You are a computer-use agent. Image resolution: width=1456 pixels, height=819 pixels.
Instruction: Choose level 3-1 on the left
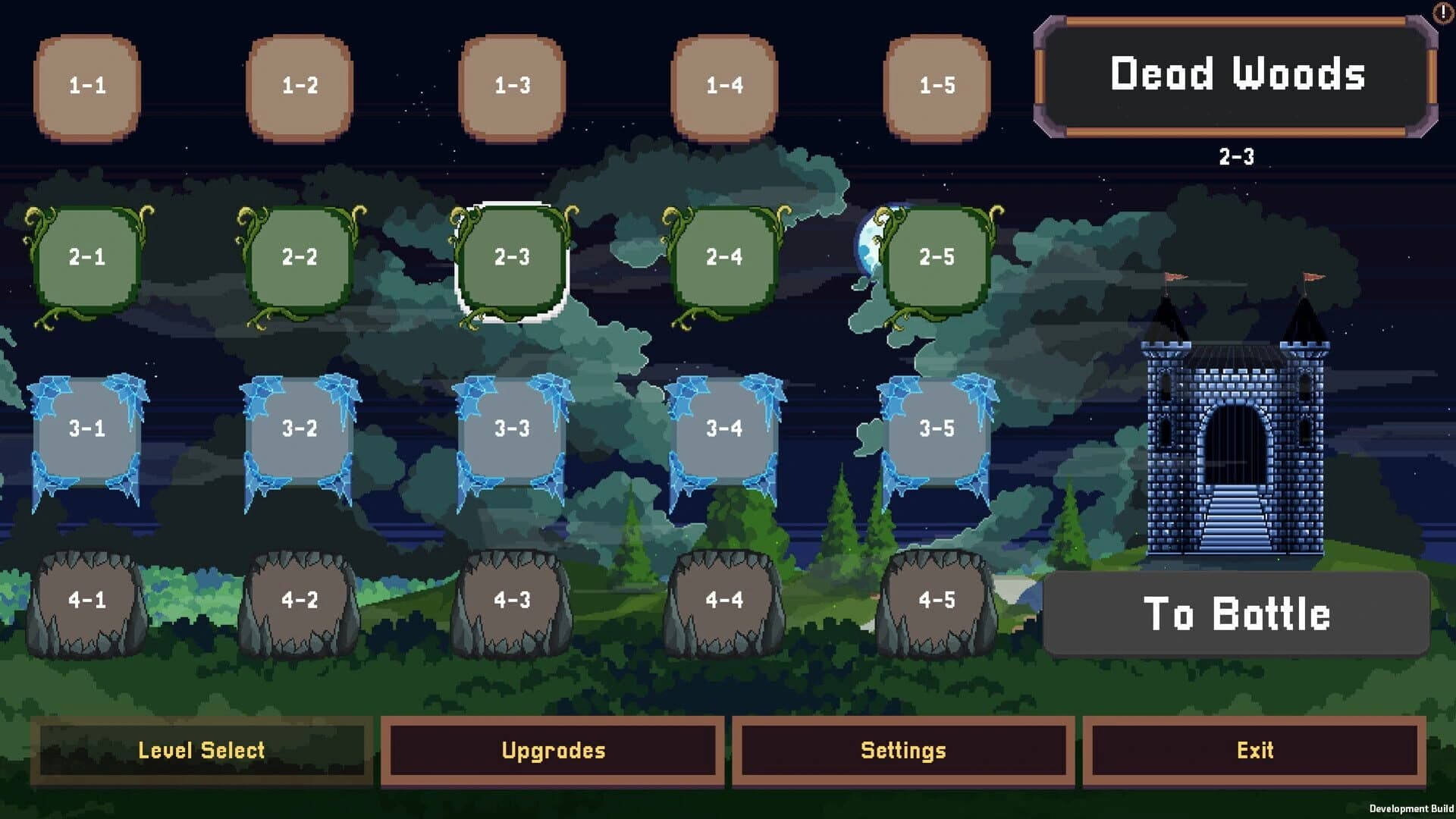point(86,428)
